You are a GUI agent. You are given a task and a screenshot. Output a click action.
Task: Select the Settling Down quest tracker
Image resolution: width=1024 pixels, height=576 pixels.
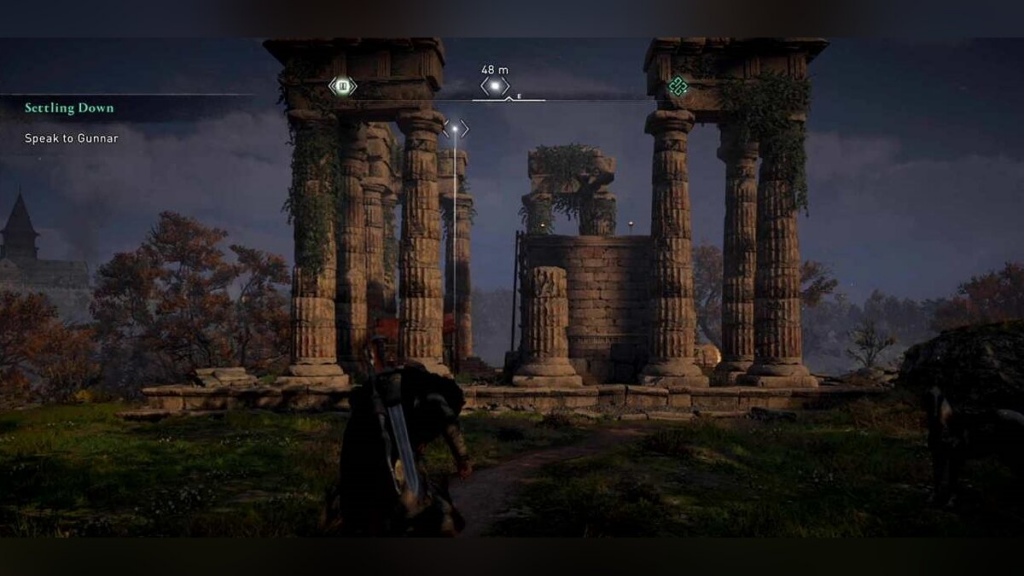[x=69, y=108]
